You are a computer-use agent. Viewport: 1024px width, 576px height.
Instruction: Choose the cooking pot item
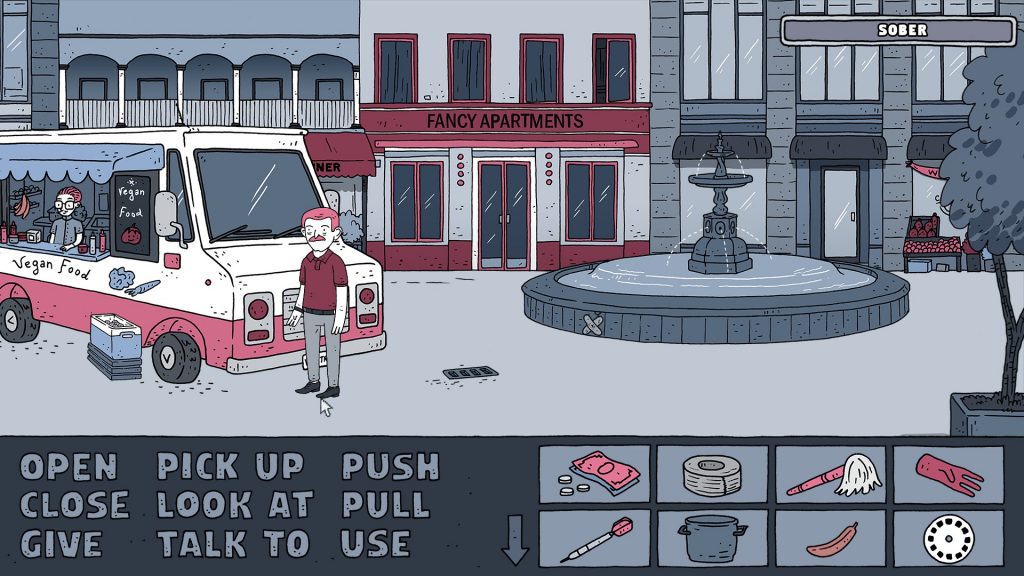(x=712, y=539)
